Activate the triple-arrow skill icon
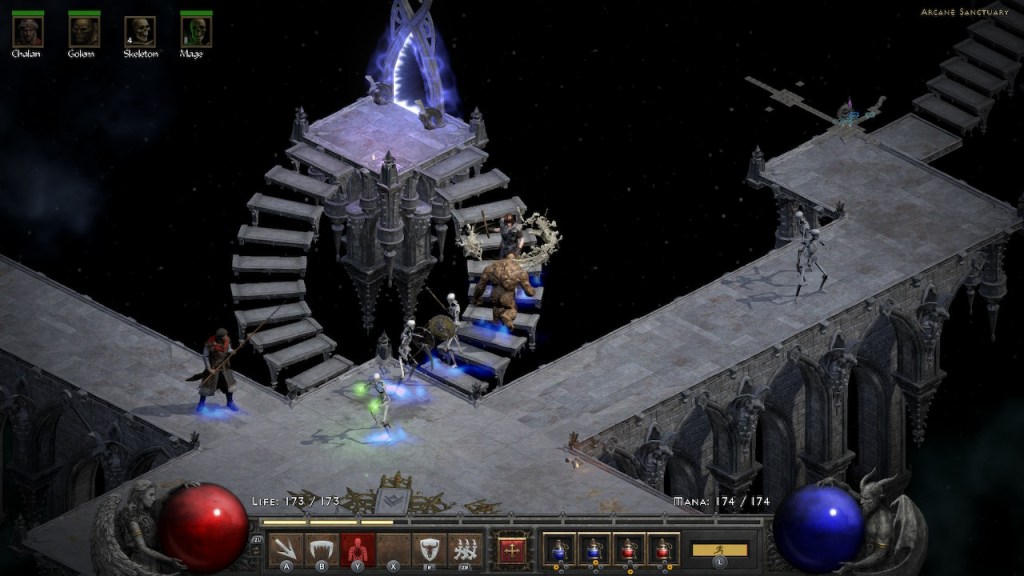 point(287,549)
